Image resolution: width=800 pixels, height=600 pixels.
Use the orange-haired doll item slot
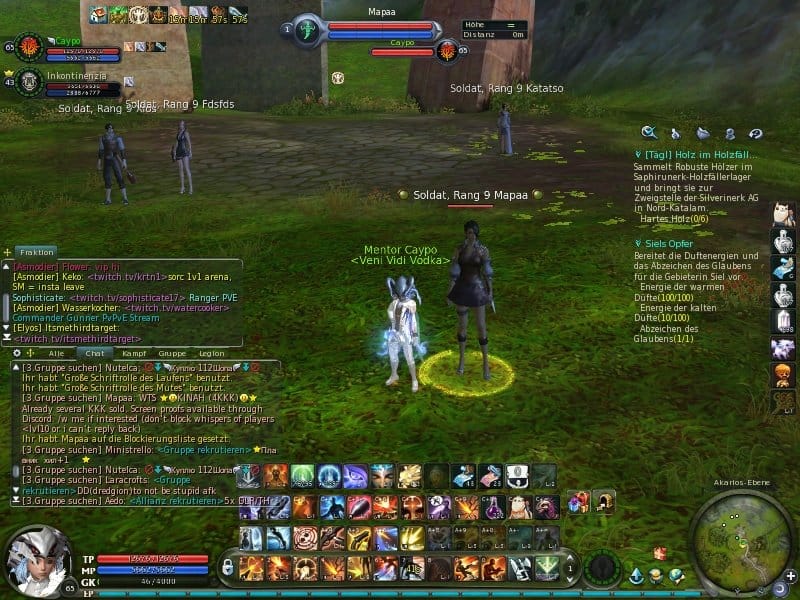tap(783, 375)
